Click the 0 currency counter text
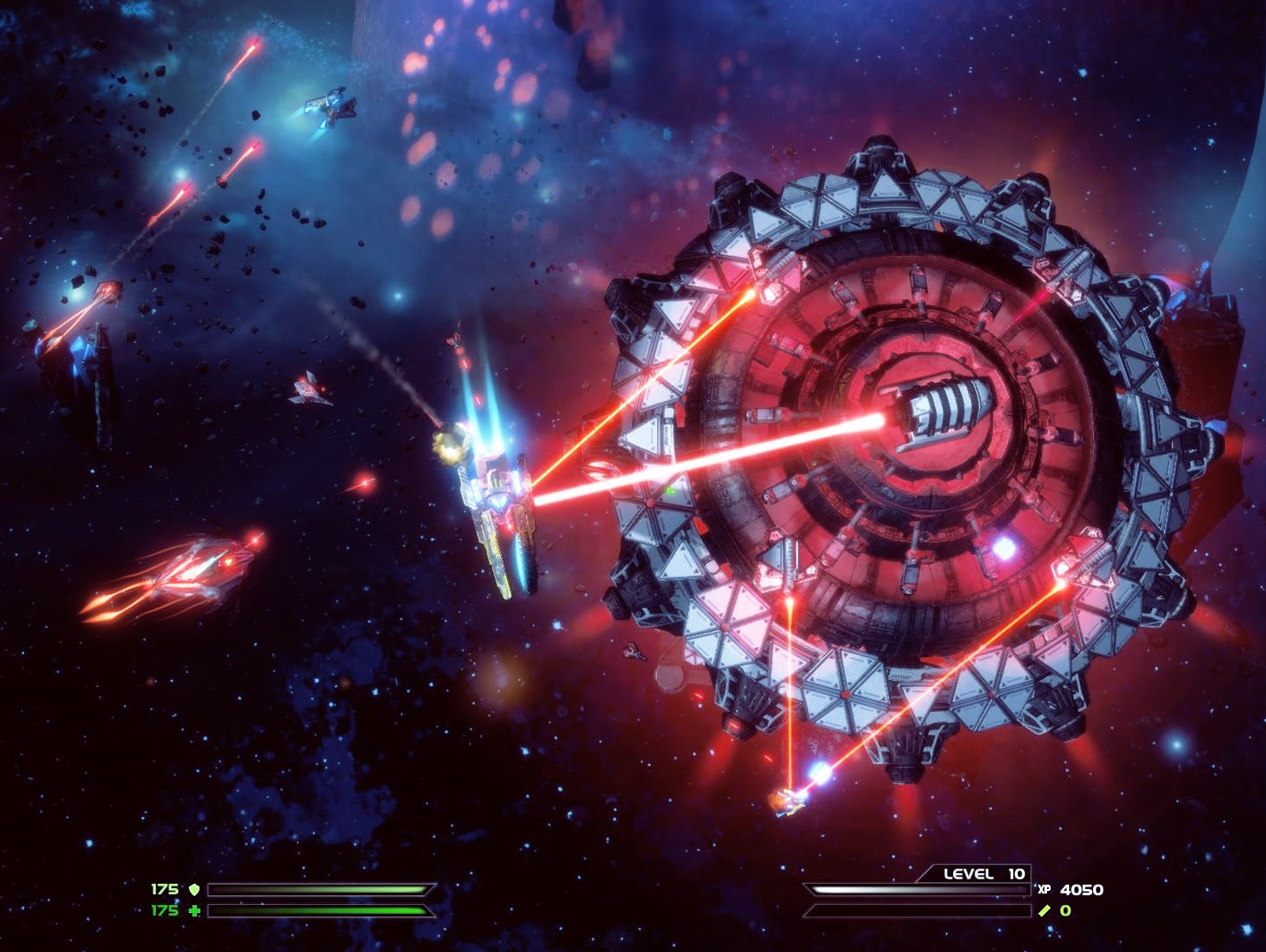Viewport: 1266px width, 952px height. (1064, 910)
